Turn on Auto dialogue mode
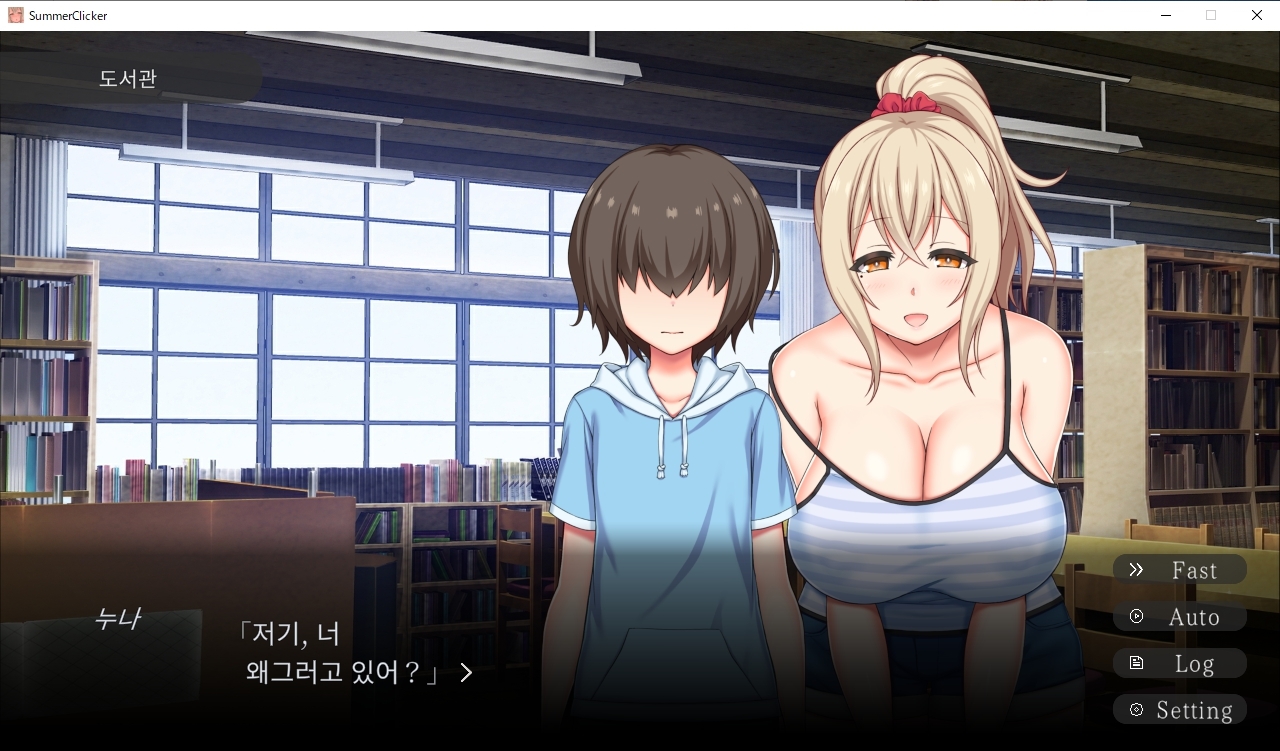 click(1179, 617)
